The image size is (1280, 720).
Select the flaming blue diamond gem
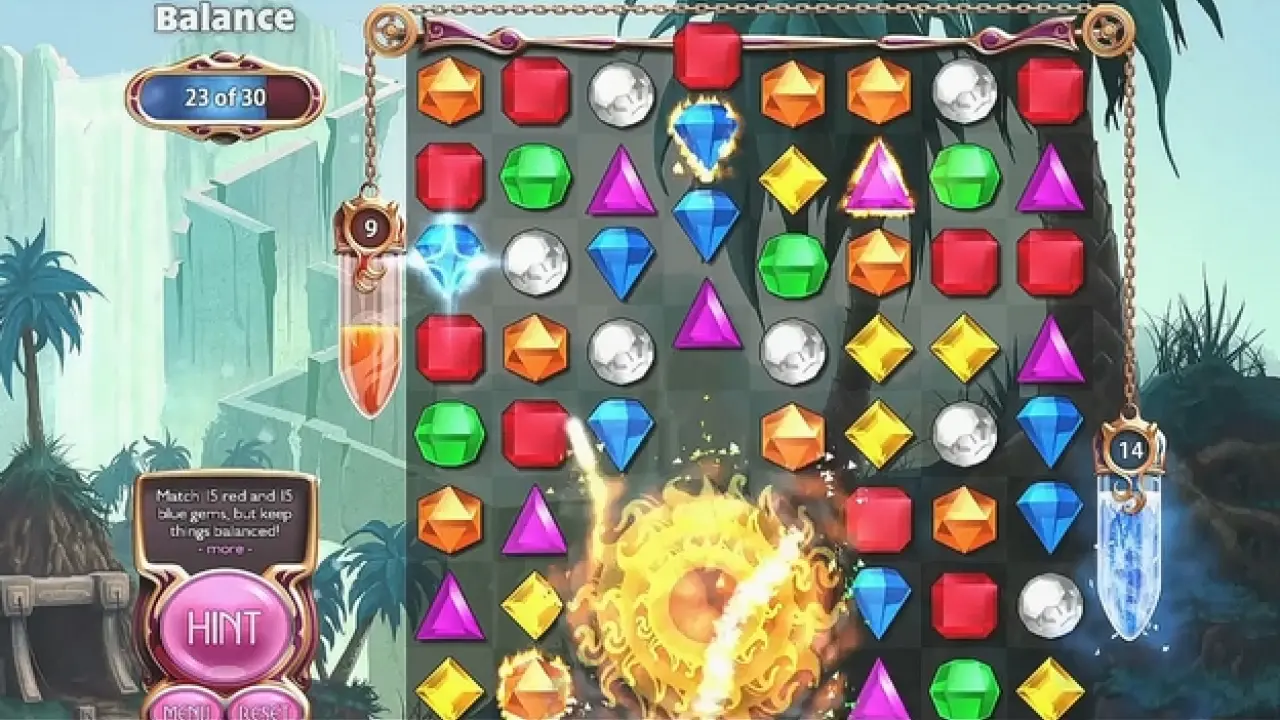pos(706,135)
